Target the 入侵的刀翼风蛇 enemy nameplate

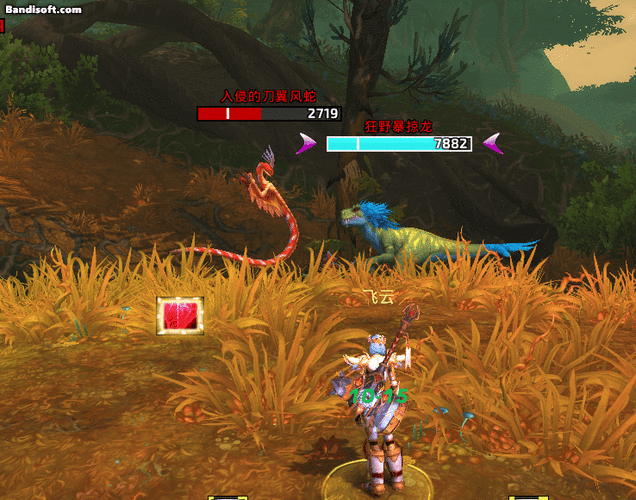click(269, 114)
